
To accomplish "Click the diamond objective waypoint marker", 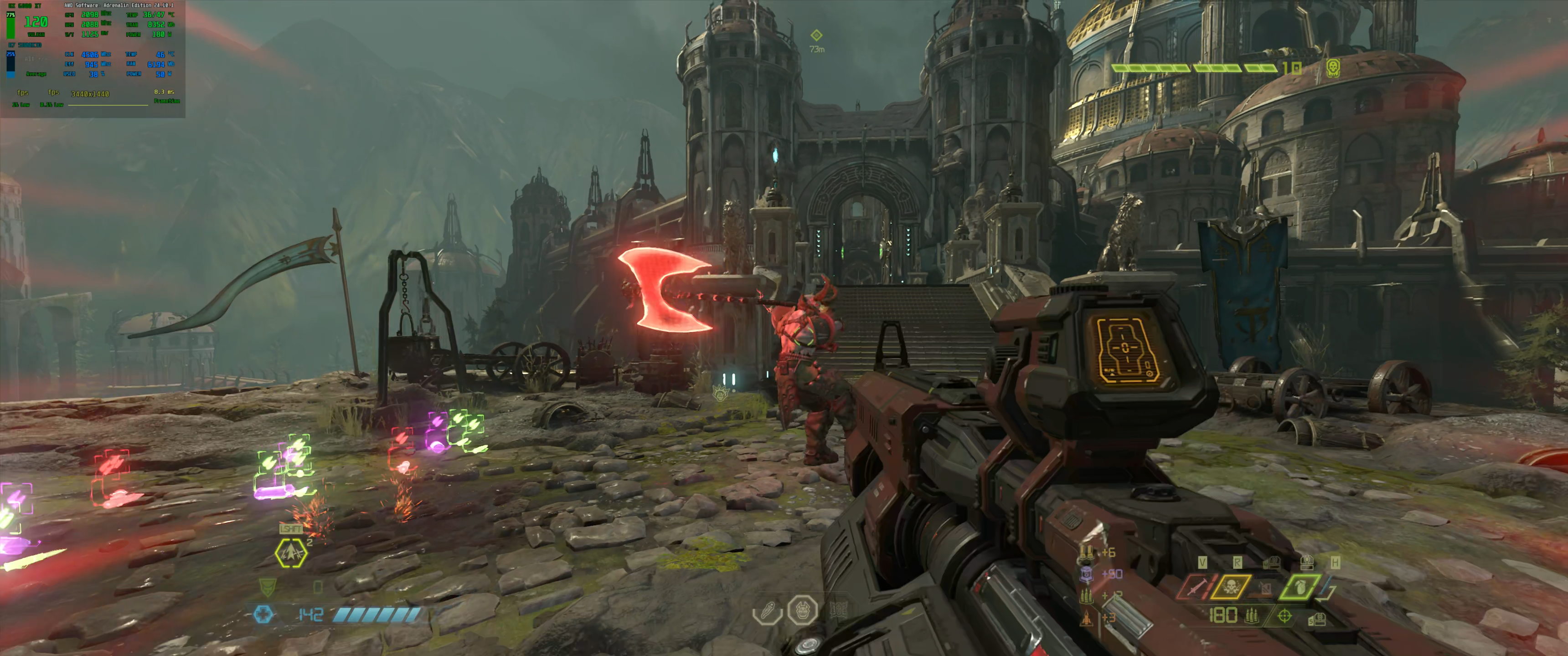I will pos(816,35).
